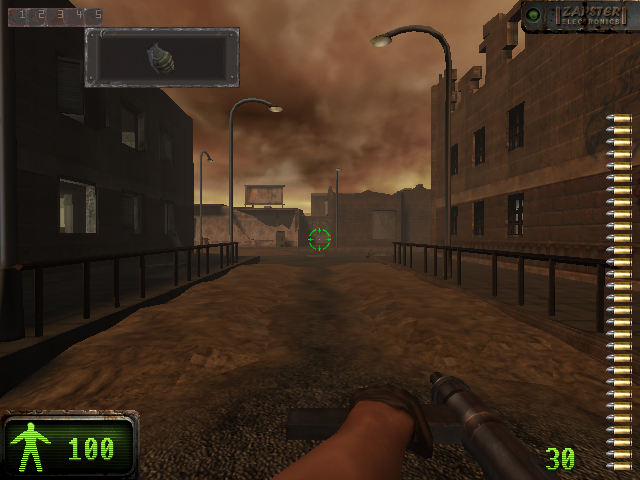This screenshot has width=640, height=480.
Task: Click the grenade item in the inventory panel
Action: point(161,56)
